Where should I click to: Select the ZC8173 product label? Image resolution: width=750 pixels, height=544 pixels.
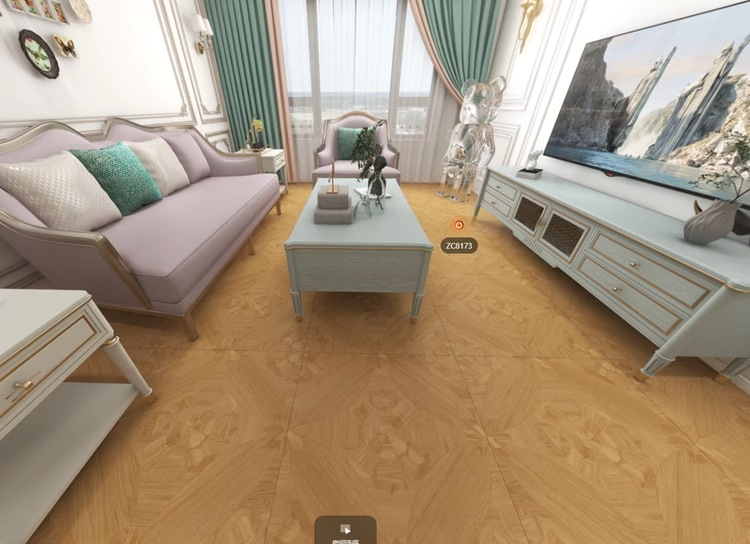[x=459, y=245]
